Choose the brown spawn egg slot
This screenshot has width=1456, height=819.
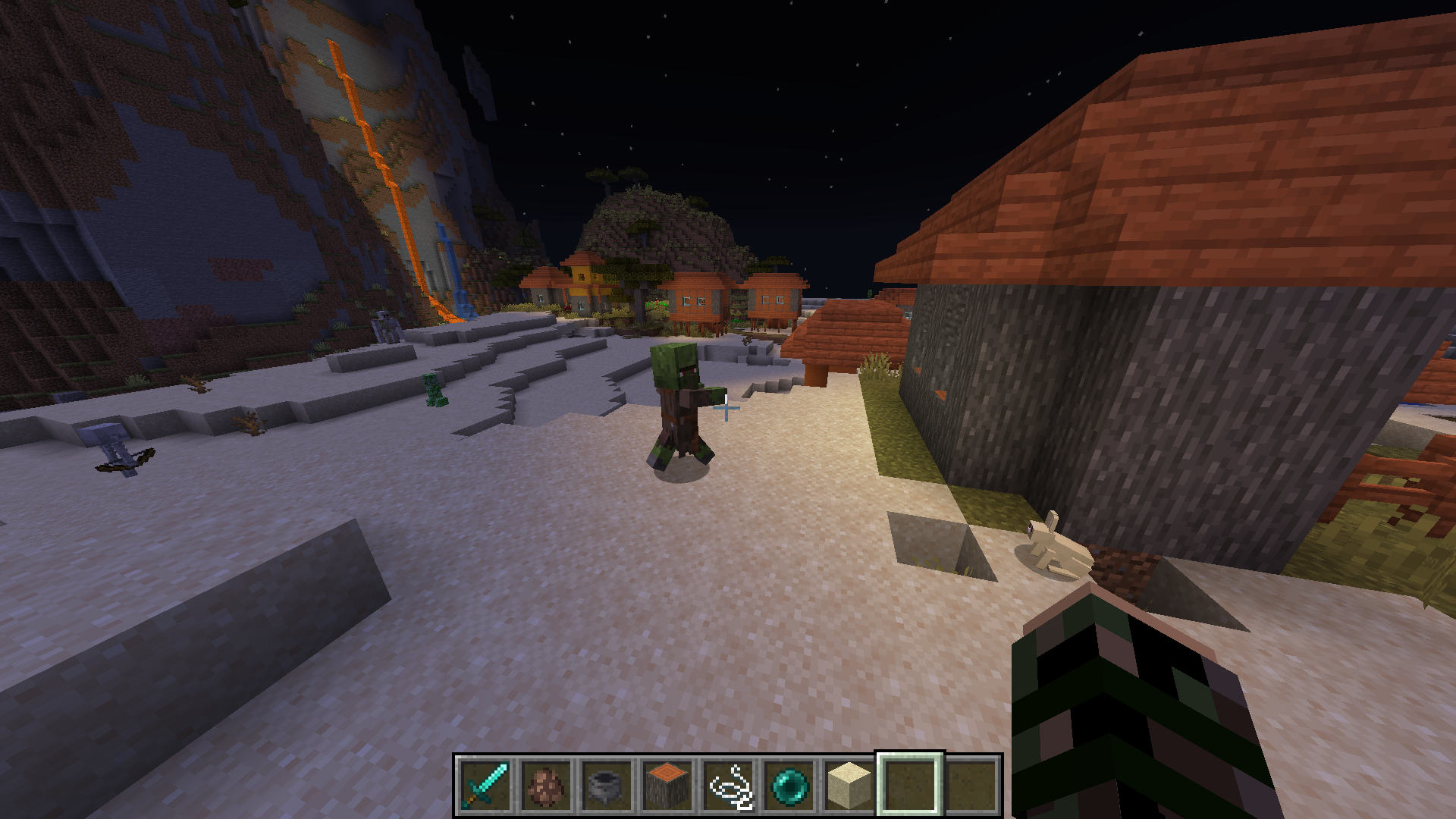tap(546, 784)
